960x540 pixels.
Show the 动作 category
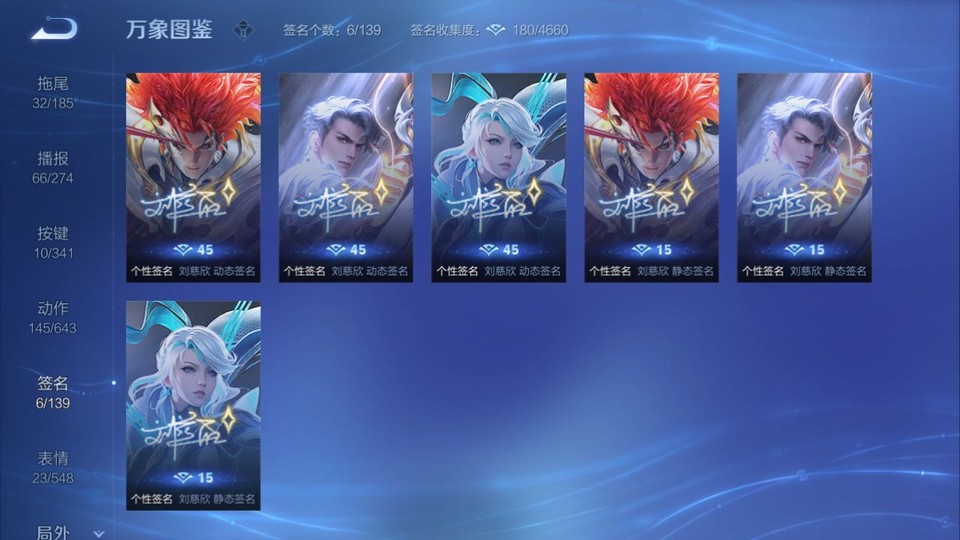(53, 317)
